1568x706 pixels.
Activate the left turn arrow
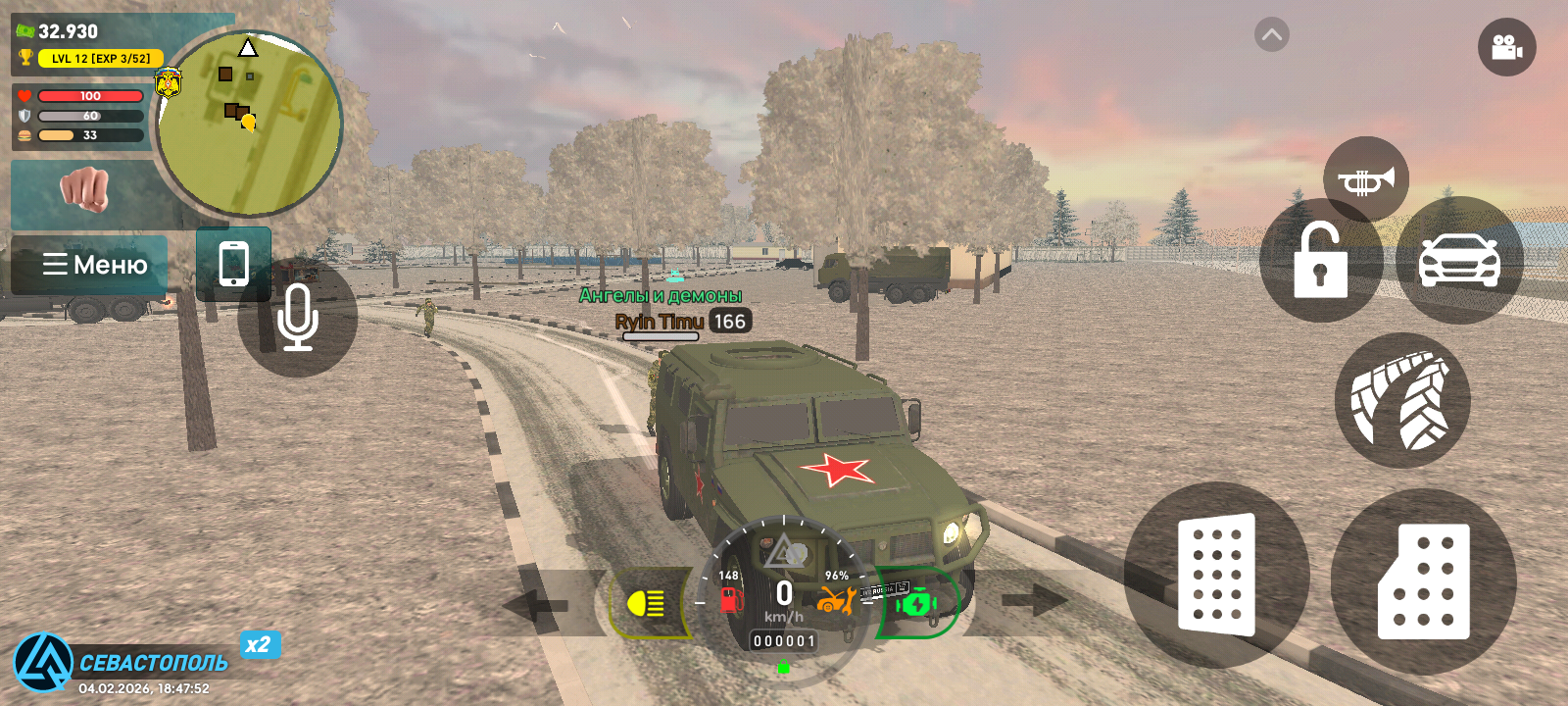click(537, 603)
